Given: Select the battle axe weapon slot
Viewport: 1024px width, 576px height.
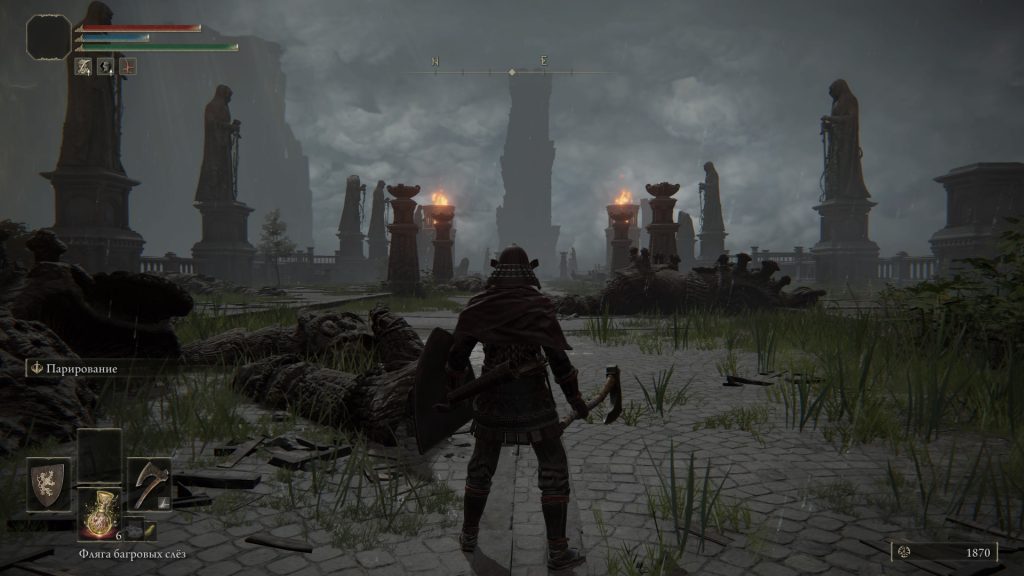Looking at the screenshot, I should [149, 484].
